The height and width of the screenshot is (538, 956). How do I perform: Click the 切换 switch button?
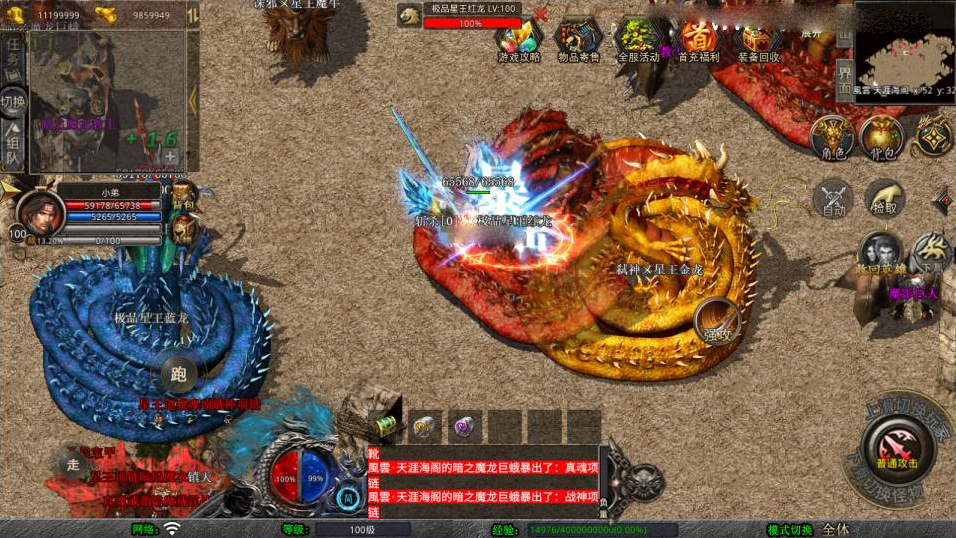coord(13,102)
